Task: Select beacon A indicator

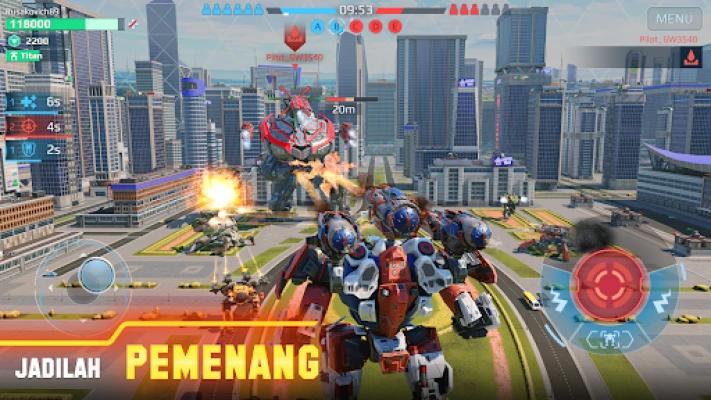Action: pyautogui.click(x=319, y=27)
